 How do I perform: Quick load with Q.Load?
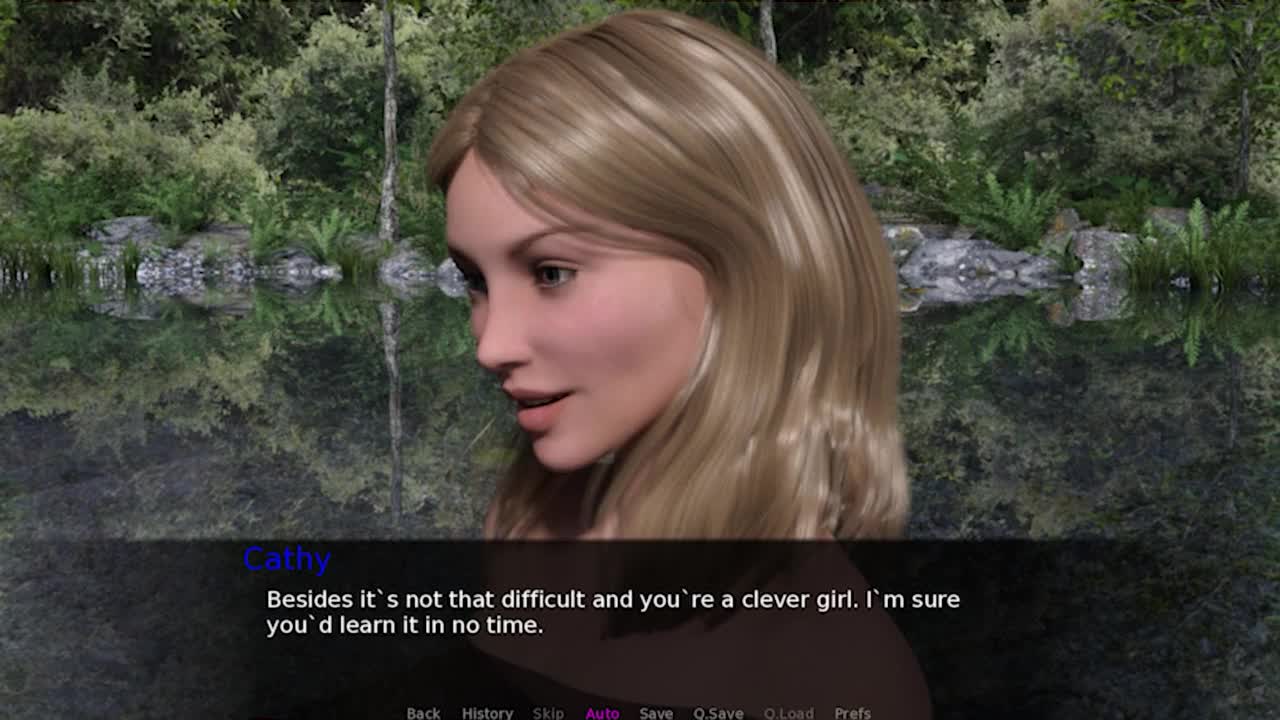[788, 713]
